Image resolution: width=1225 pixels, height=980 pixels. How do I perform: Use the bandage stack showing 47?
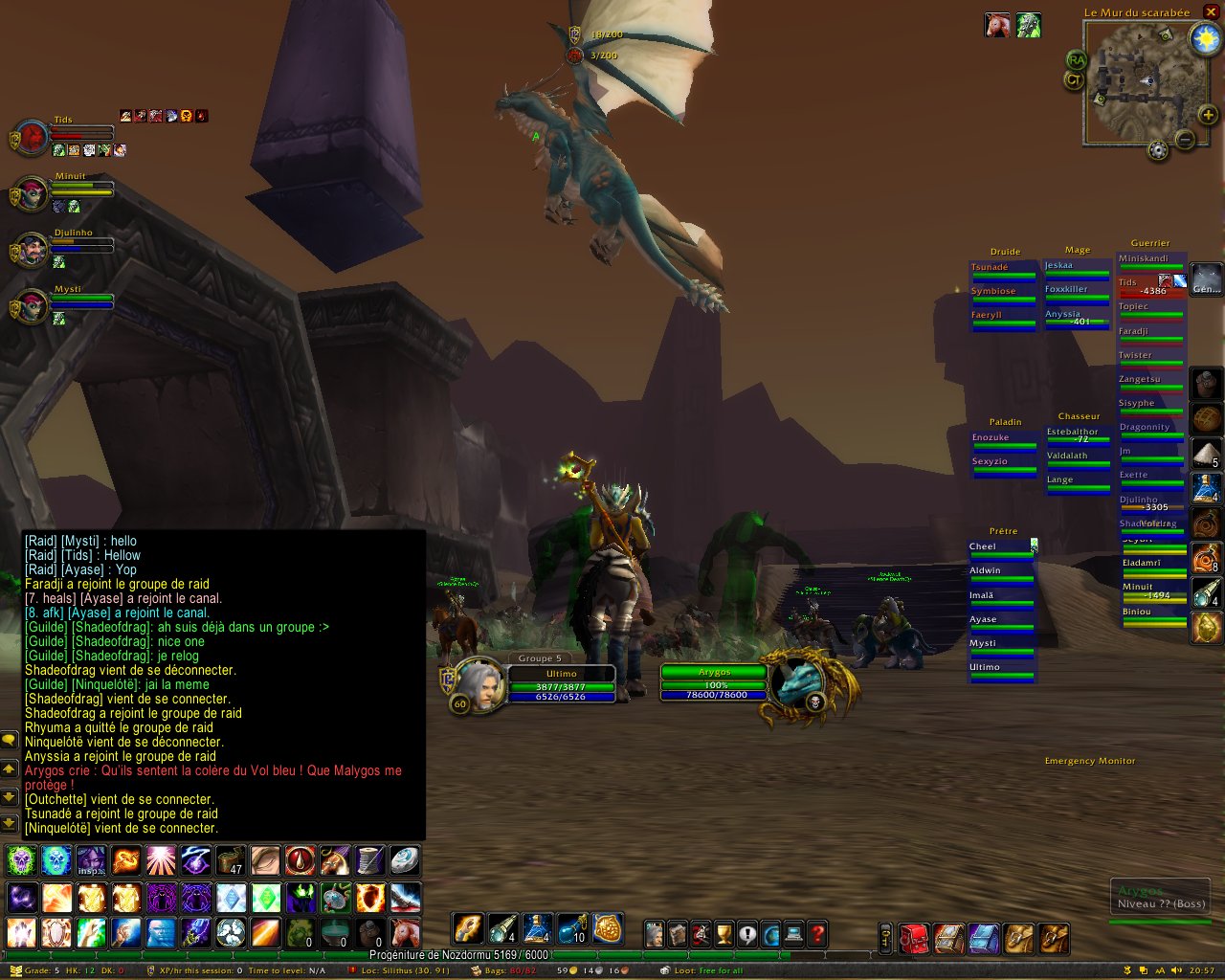(231, 861)
